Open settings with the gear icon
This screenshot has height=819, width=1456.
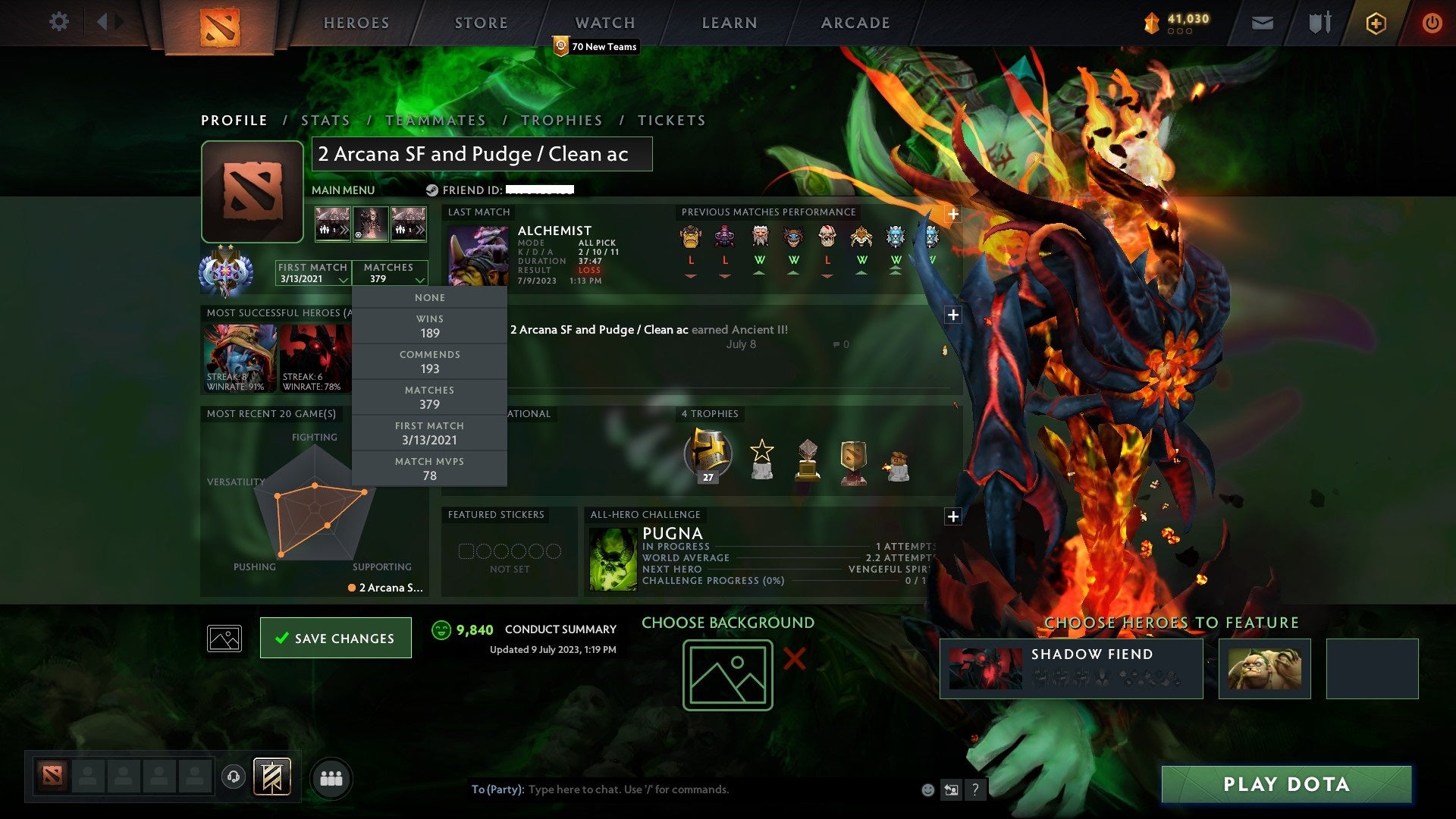click(x=58, y=22)
